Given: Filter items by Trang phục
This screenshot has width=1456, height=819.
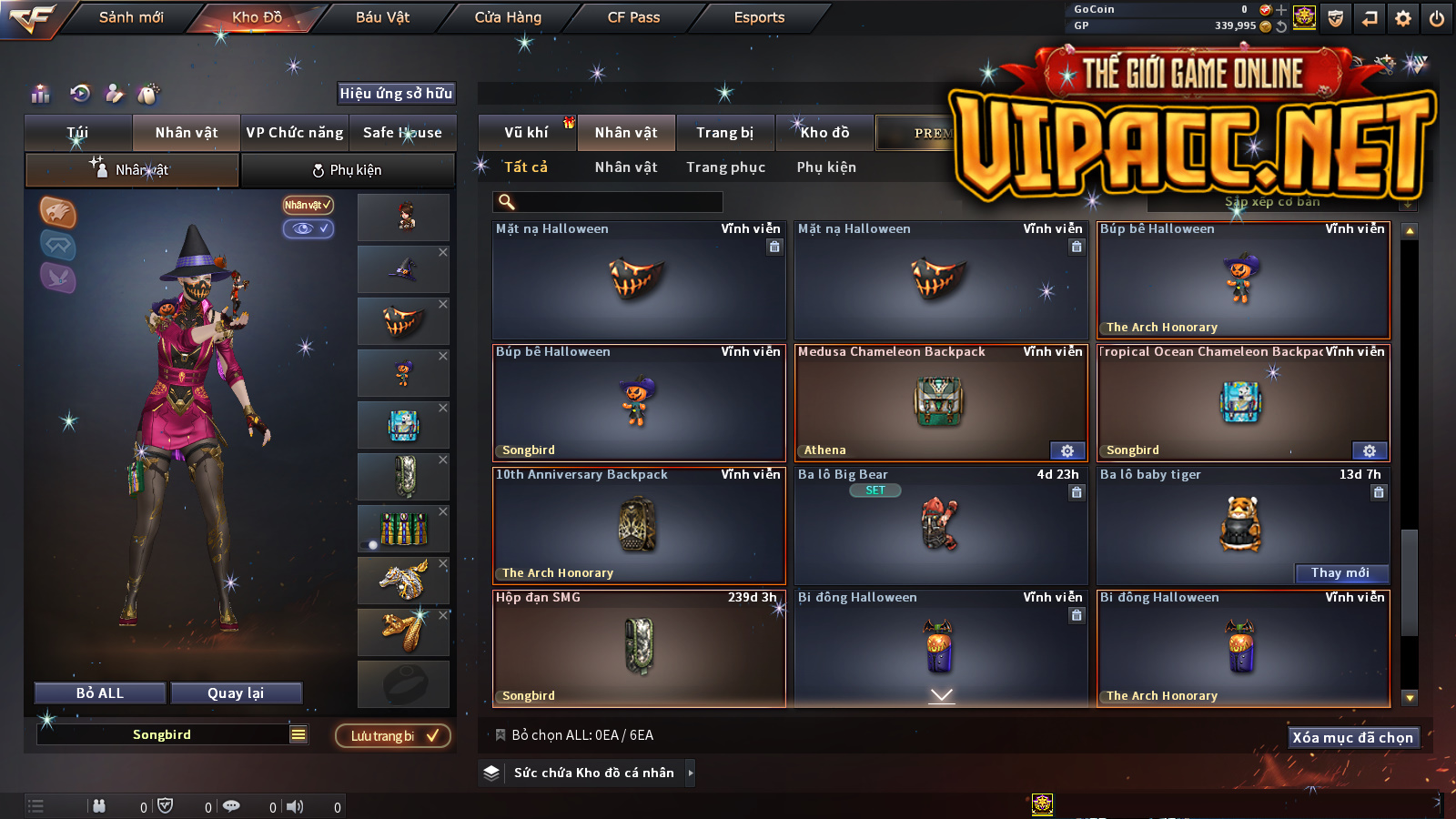Looking at the screenshot, I should [x=725, y=167].
